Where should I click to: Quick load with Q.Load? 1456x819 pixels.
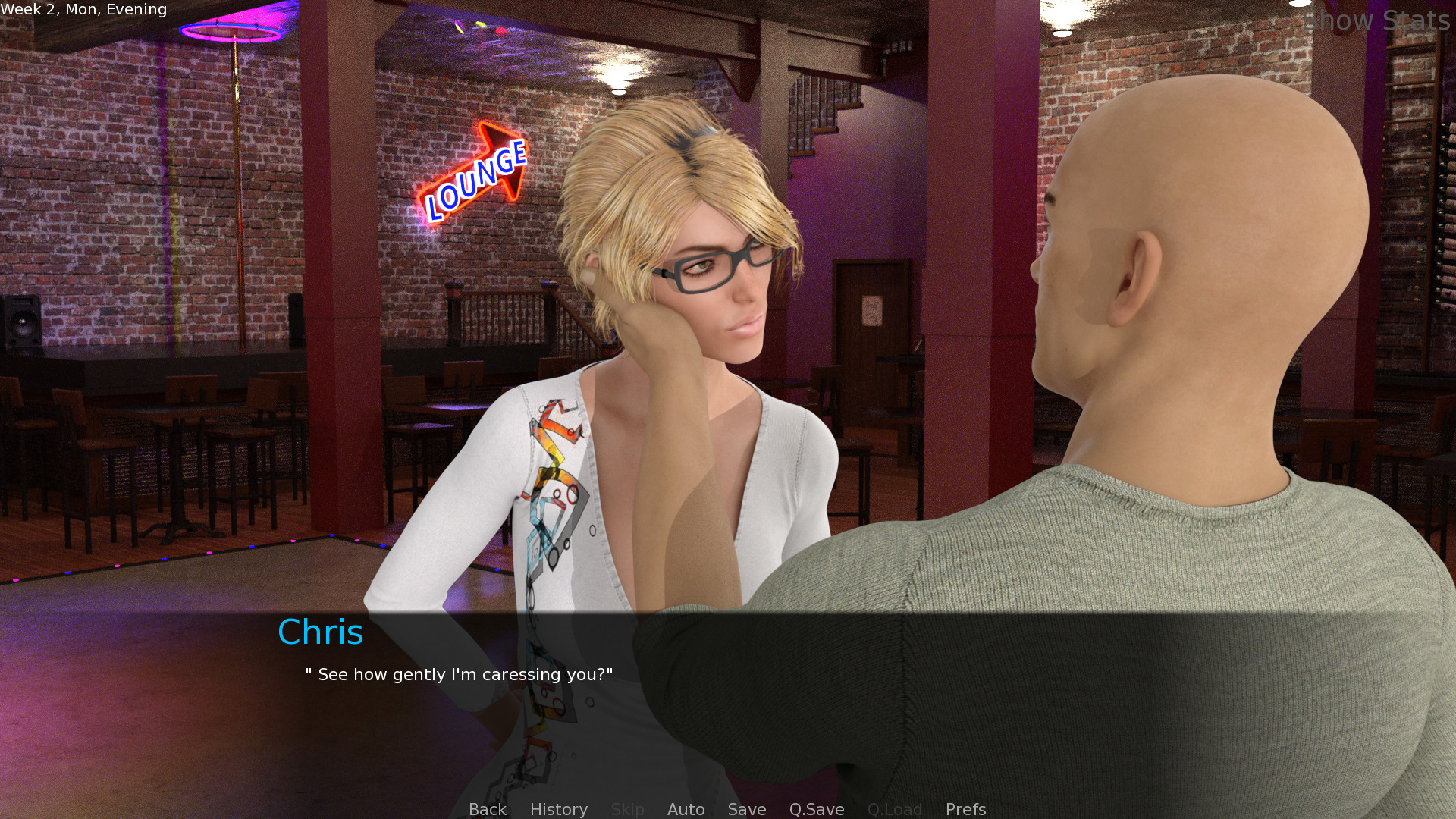pyautogui.click(x=894, y=809)
